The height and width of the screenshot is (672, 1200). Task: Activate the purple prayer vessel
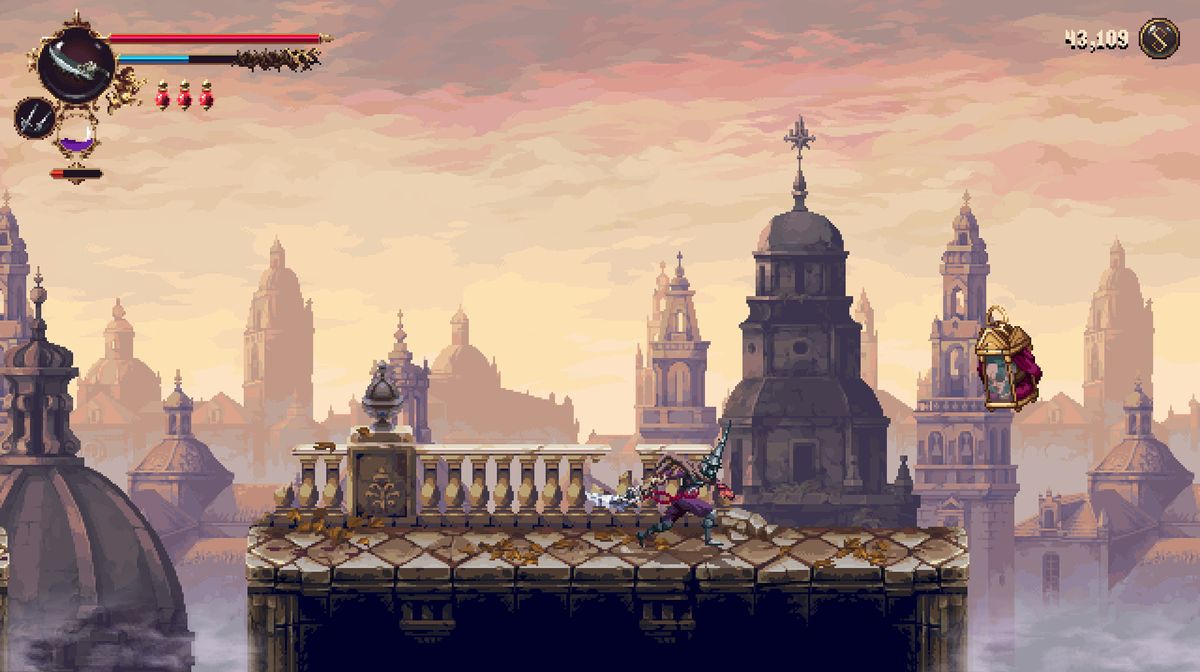coord(76,135)
